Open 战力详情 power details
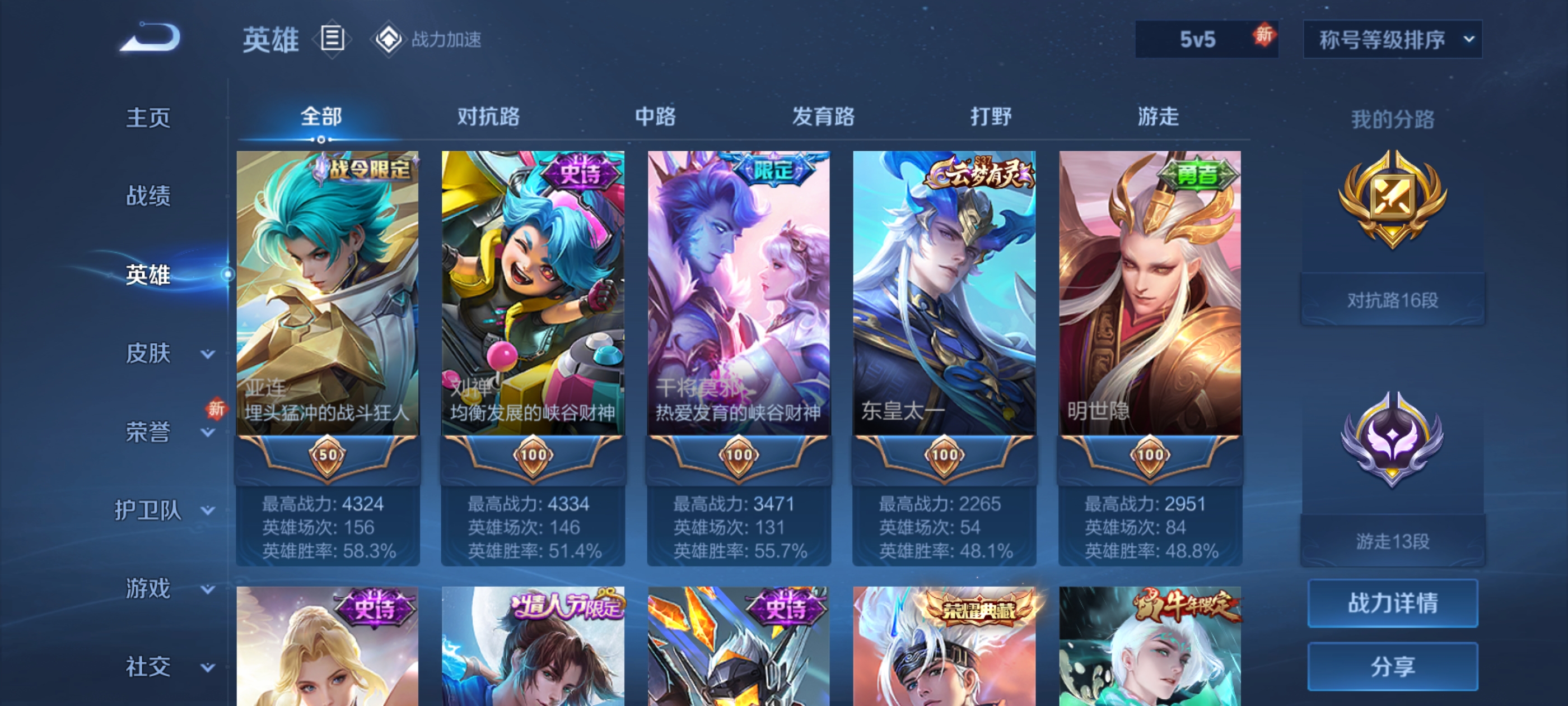 (1392, 603)
